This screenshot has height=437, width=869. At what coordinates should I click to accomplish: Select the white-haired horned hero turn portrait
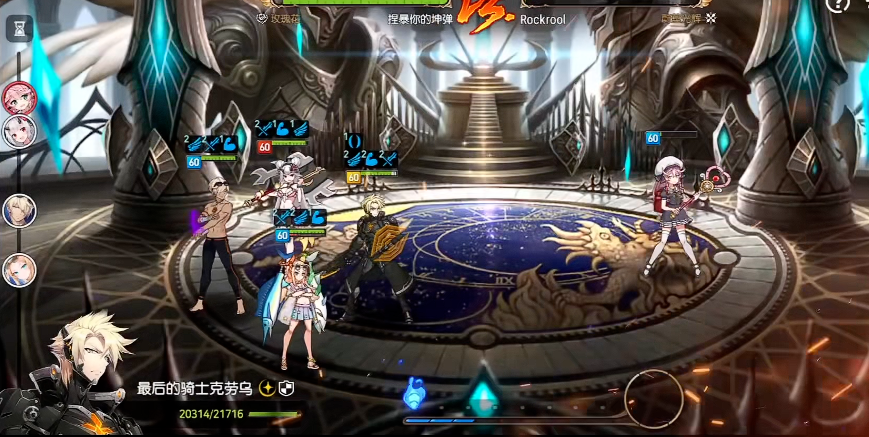19,131
